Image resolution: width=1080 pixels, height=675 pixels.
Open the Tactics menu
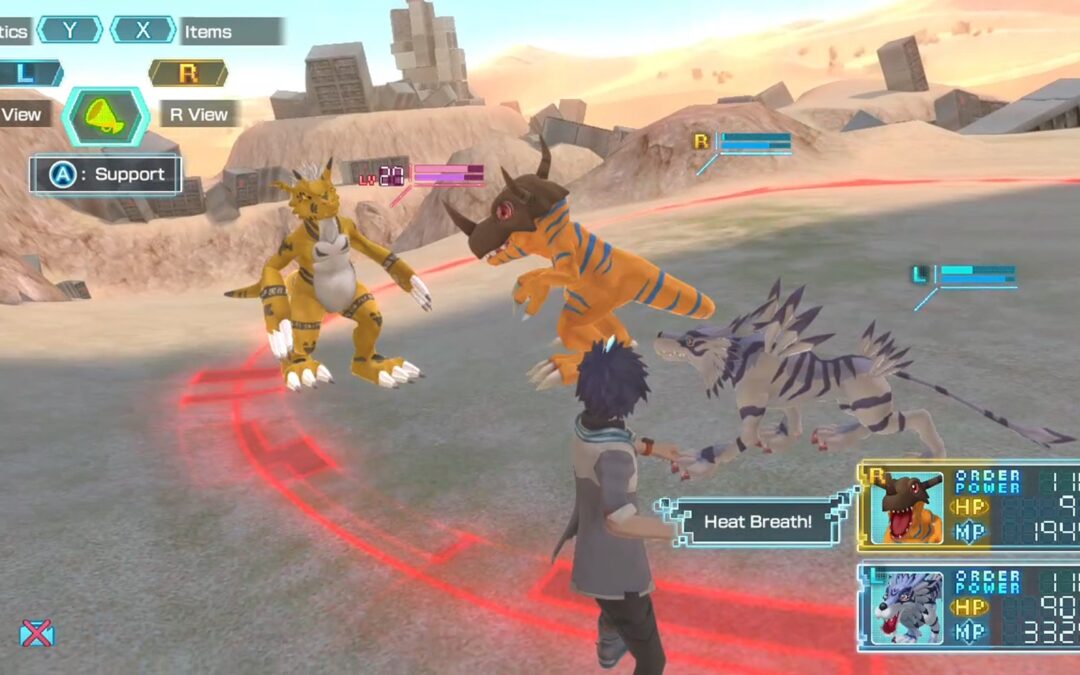tap(14, 31)
